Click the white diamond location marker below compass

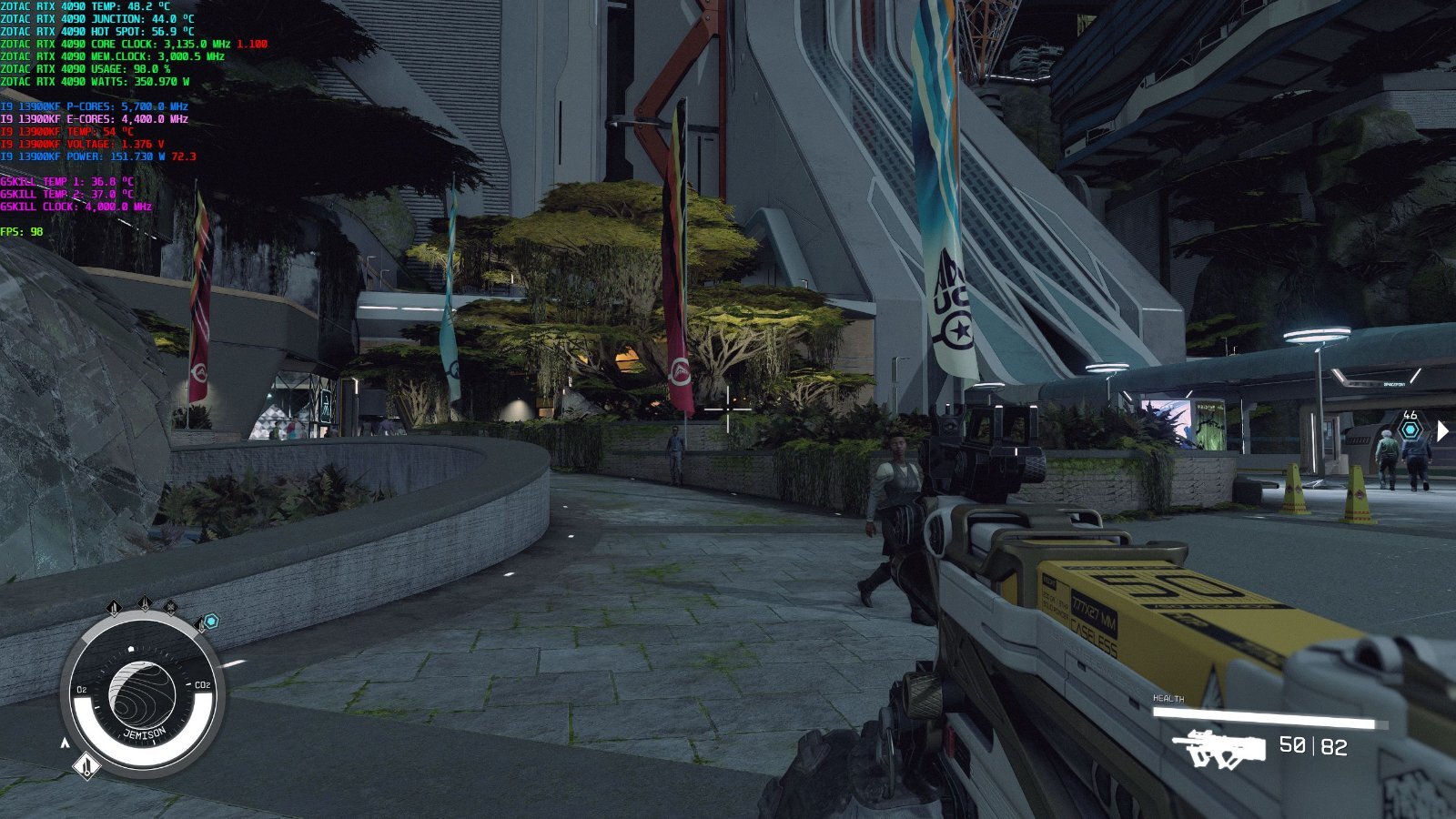point(86,766)
